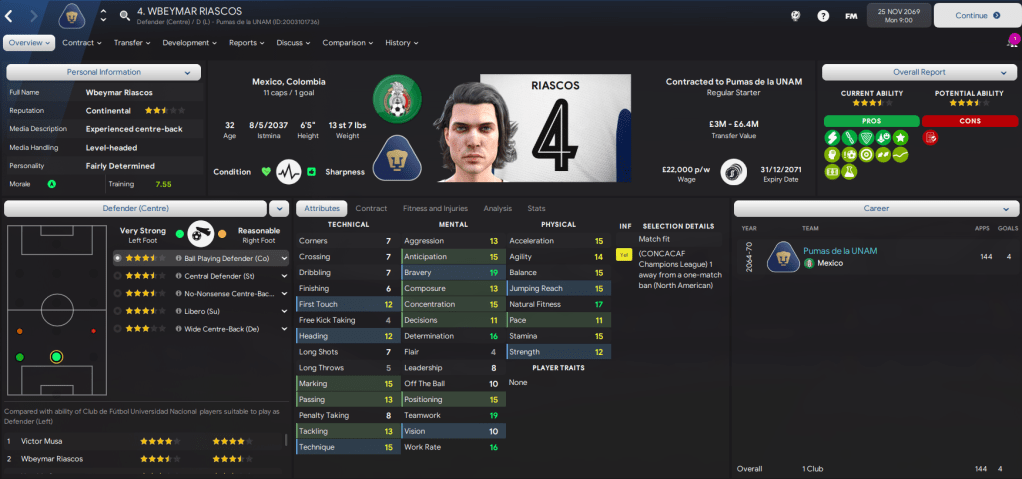
Task: Open the Development menu
Action: coord(189,43)
